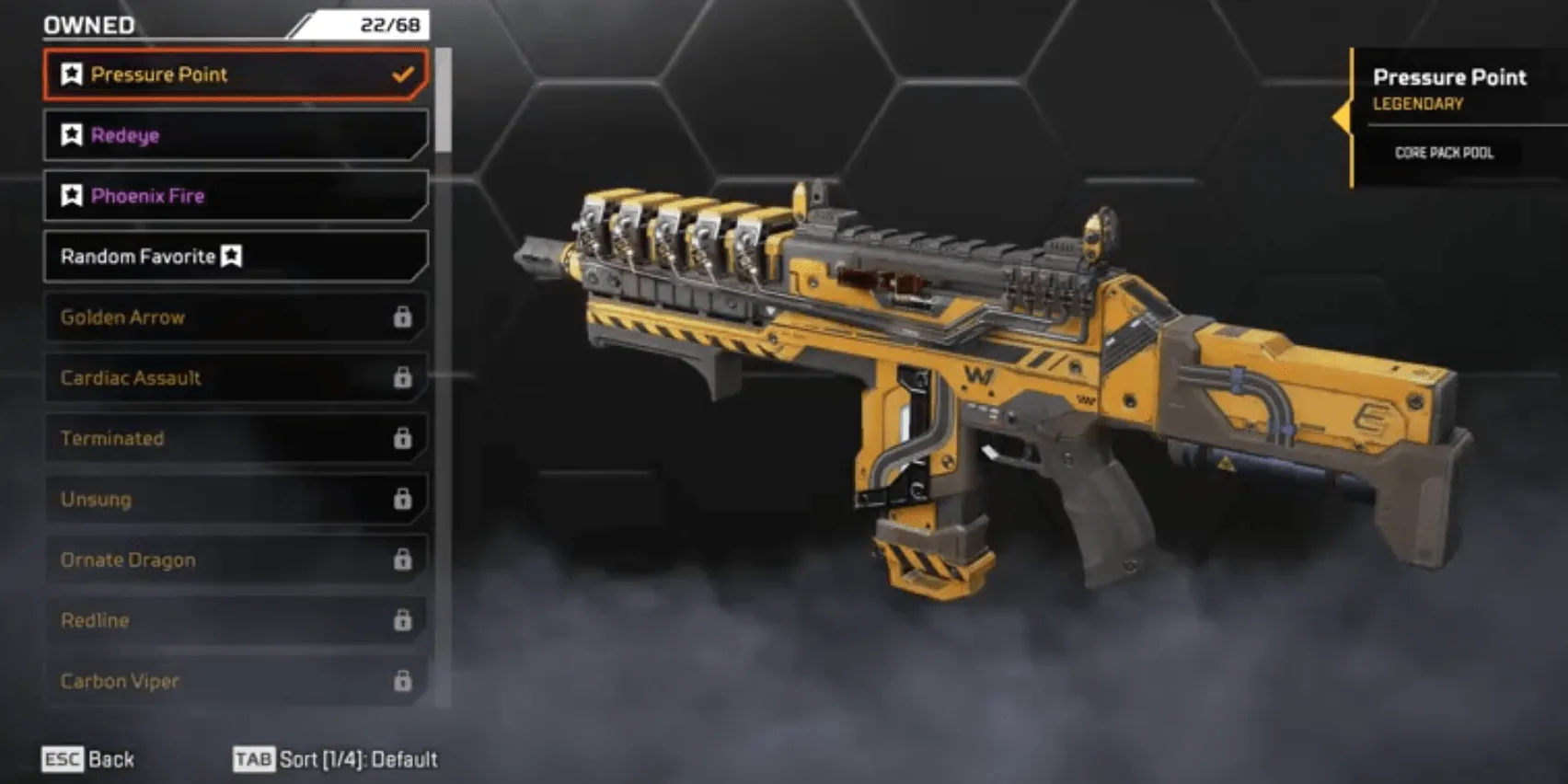Click the lock icon on Carbon Viper
Screen dimensions: 1568x784
pos(402,681)
